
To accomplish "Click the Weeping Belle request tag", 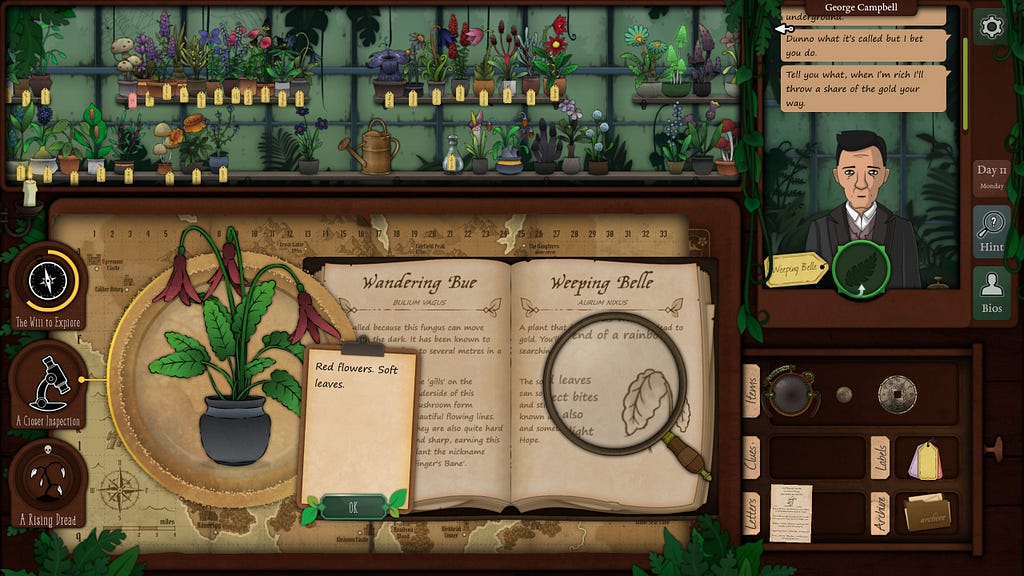I will 797,270.
